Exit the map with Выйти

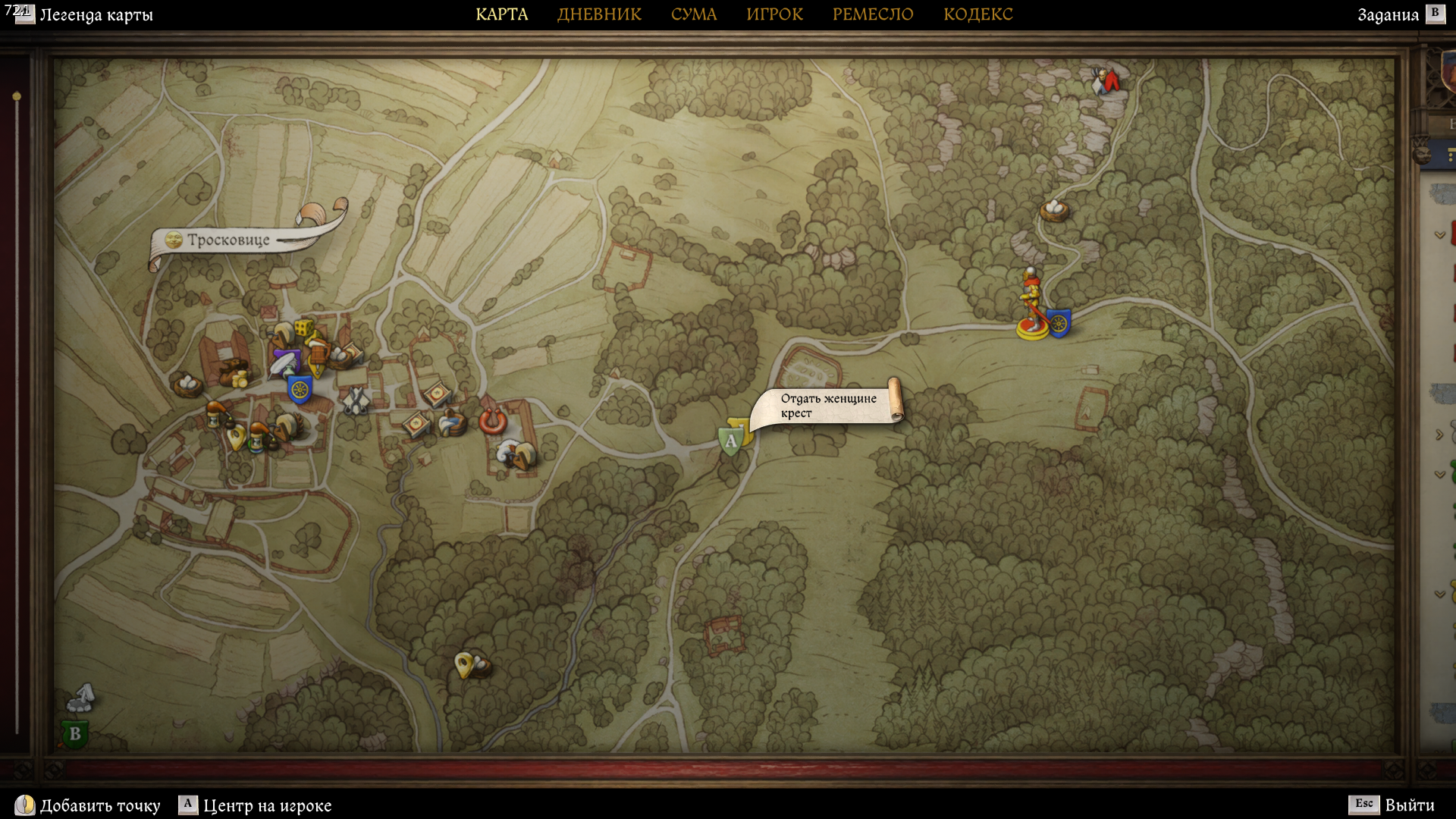[1409, 805]
